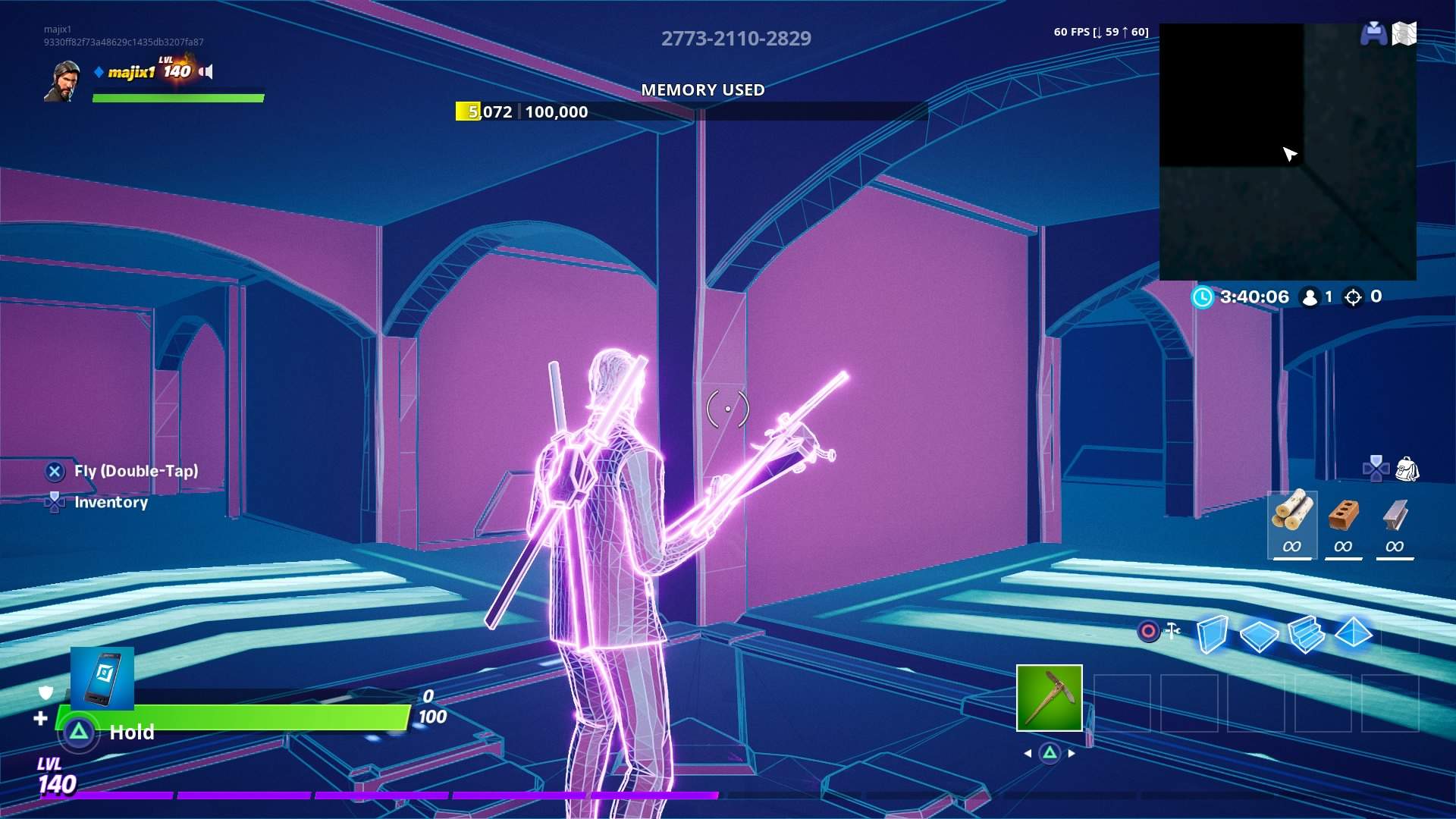Image resolution: width=1456 pixels, height=819 pixels.
Task: Toggle the hammer edit tool icon
Action: pos(1172,629)
